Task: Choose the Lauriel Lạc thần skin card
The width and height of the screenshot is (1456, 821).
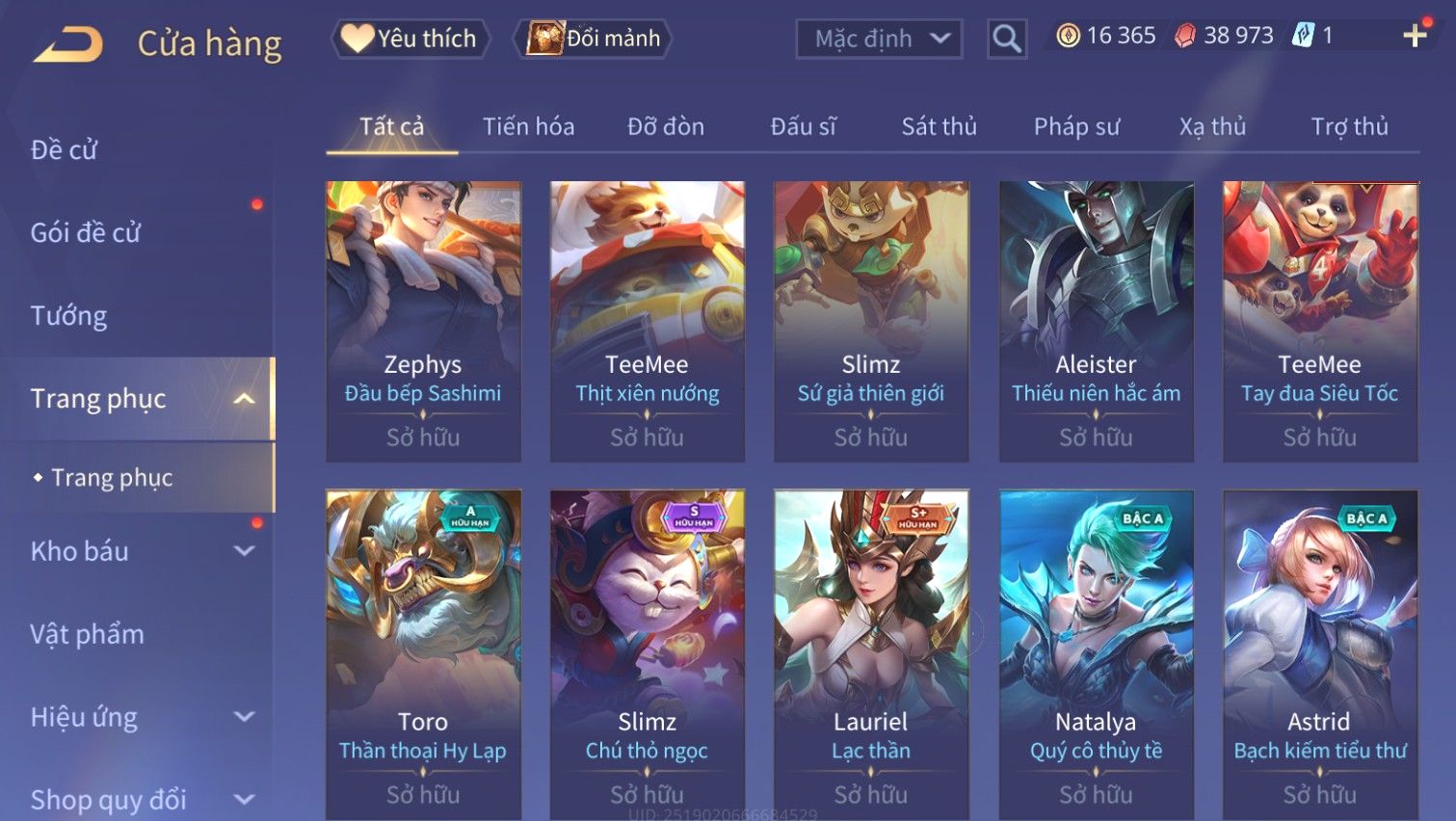Action: [x=871, y=655]
